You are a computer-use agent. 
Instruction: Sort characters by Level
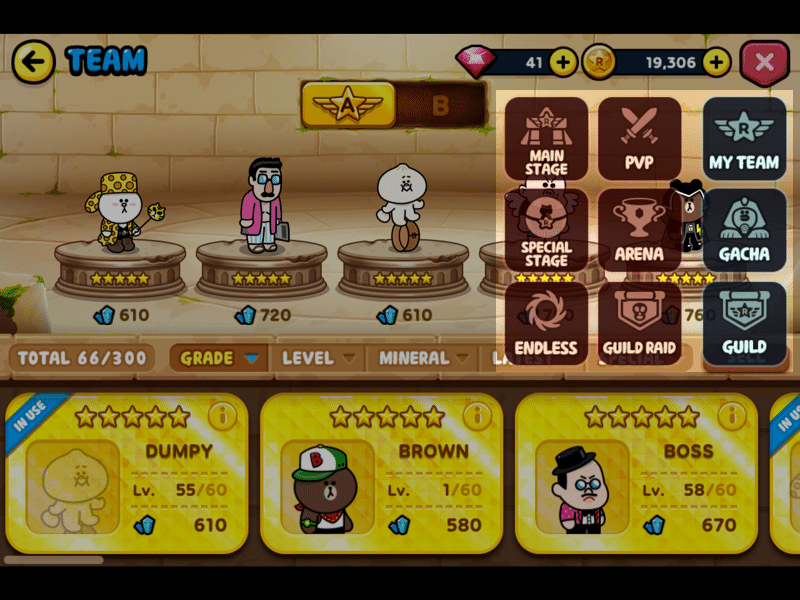click(318, 358)
